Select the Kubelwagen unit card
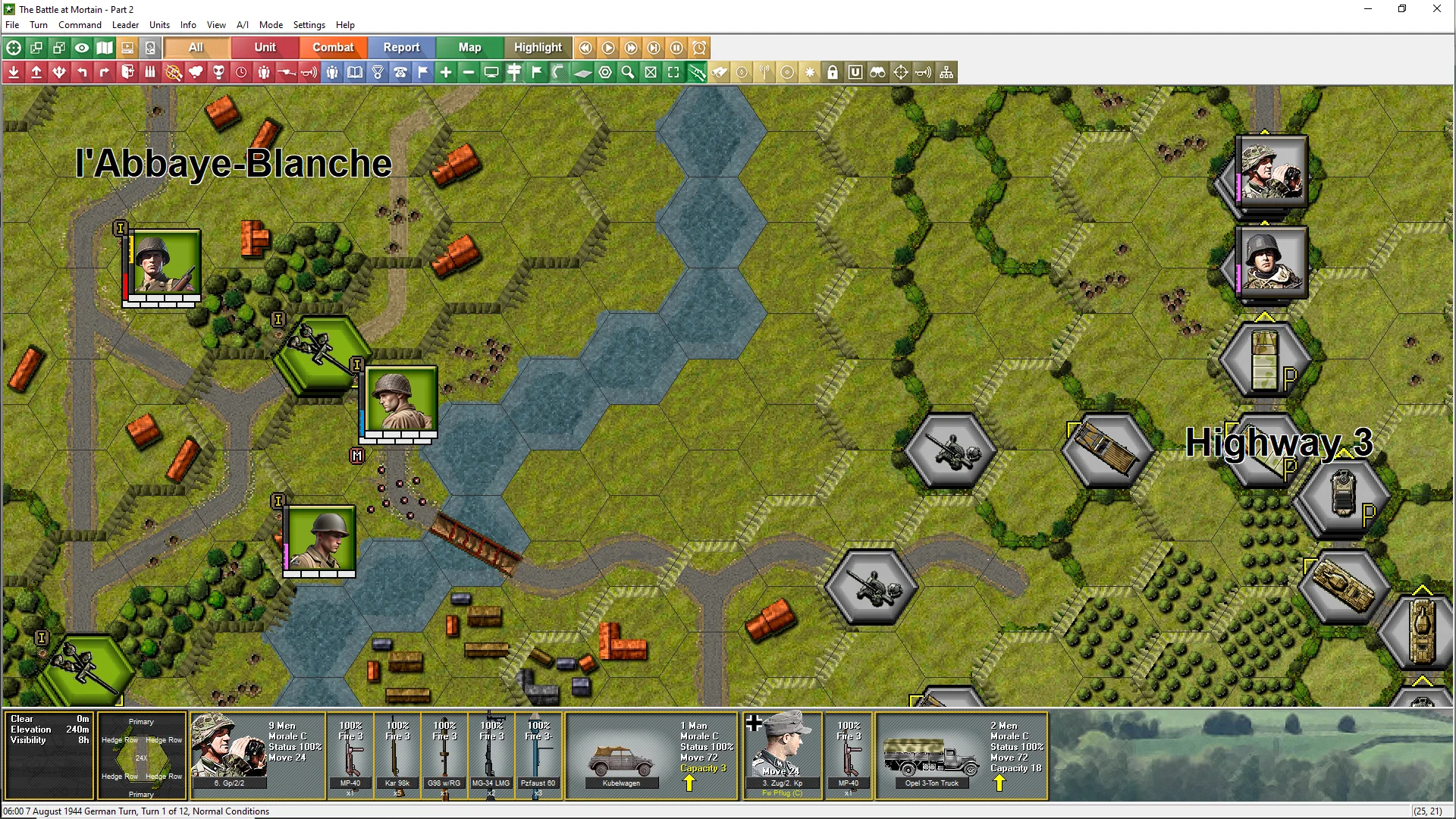Viewport: 1456px width, 819px height. coord(651,755)
